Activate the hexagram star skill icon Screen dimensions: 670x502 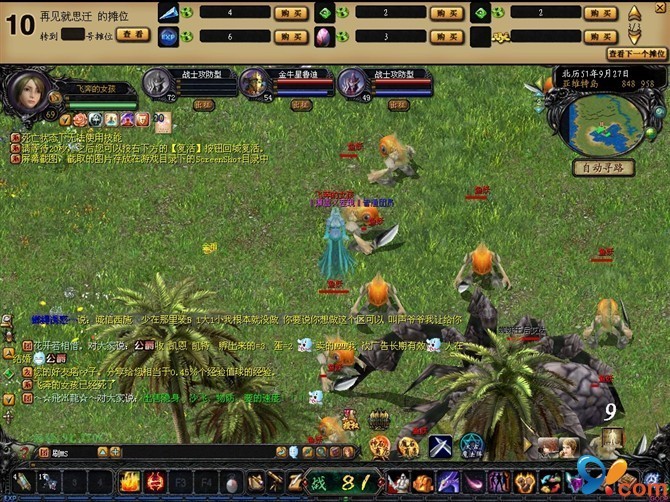pos(471,446)
